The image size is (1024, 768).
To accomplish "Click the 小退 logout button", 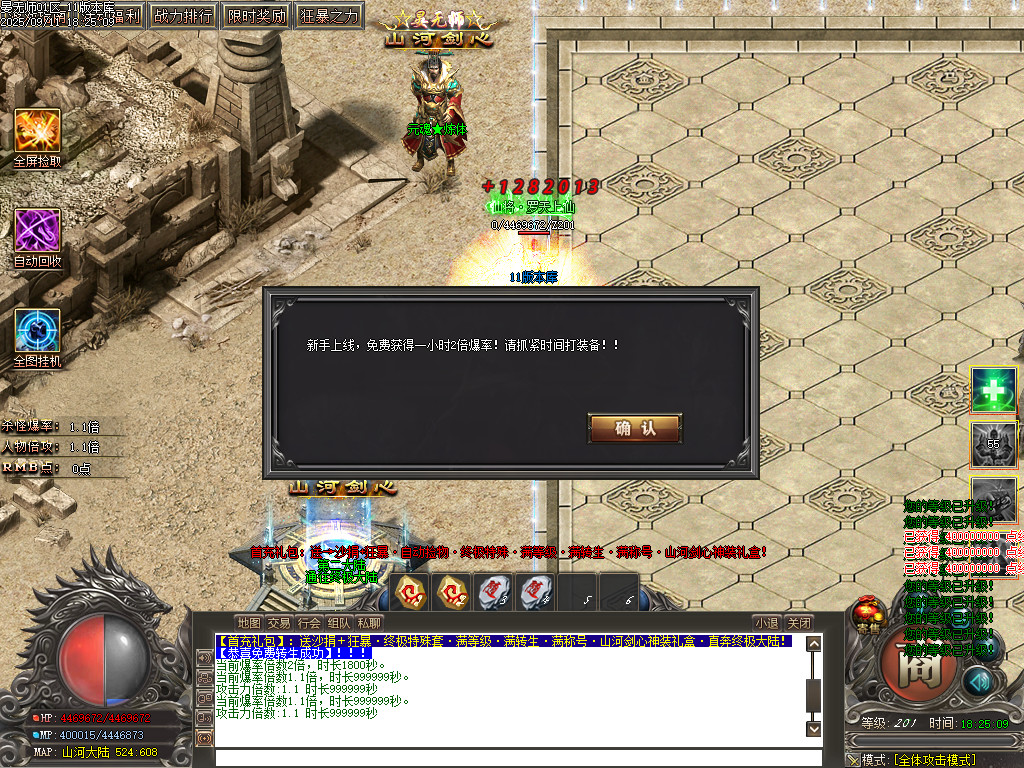I will (766, 622).
